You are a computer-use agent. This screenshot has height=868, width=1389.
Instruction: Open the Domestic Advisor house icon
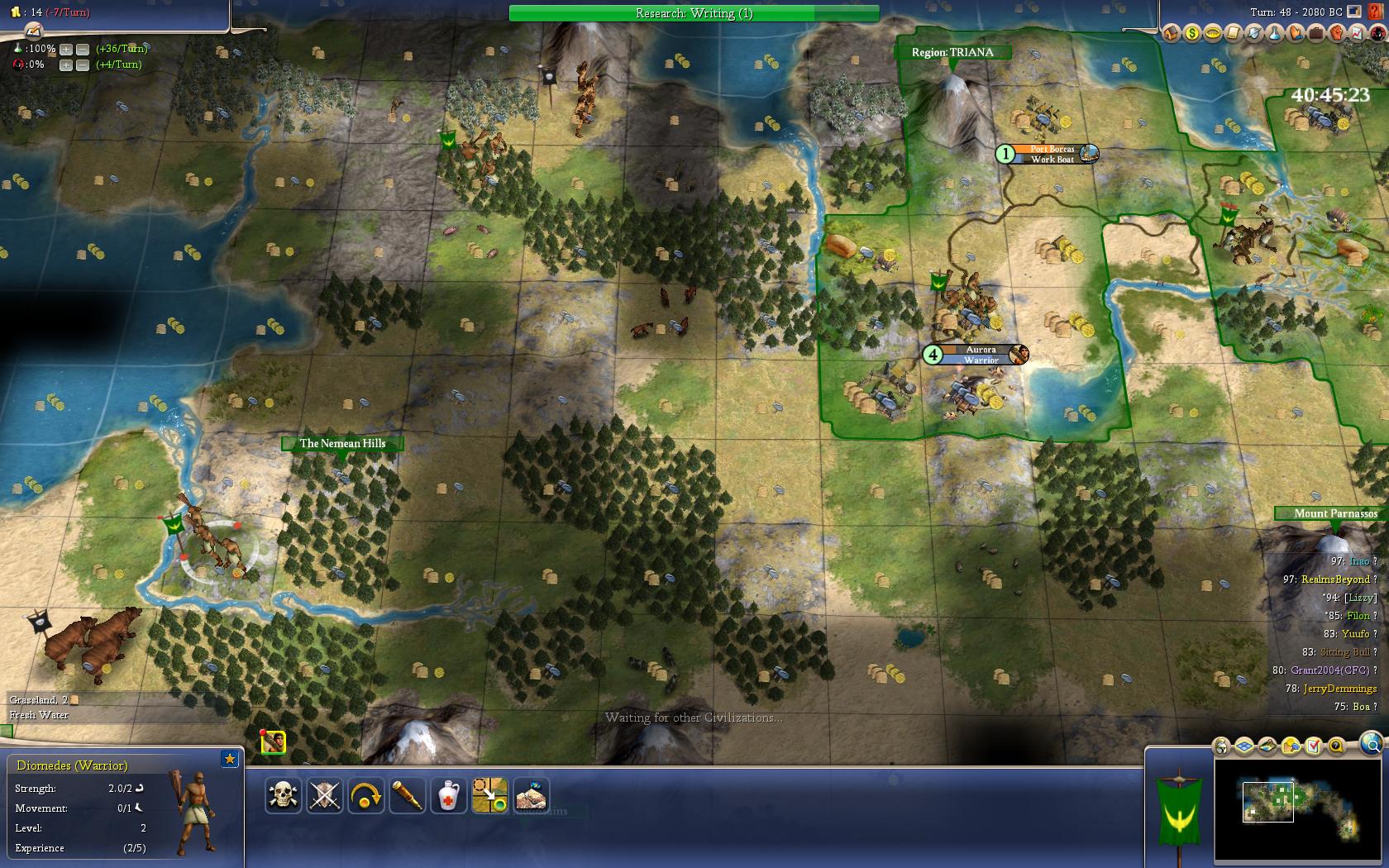tap(1171, 33)
